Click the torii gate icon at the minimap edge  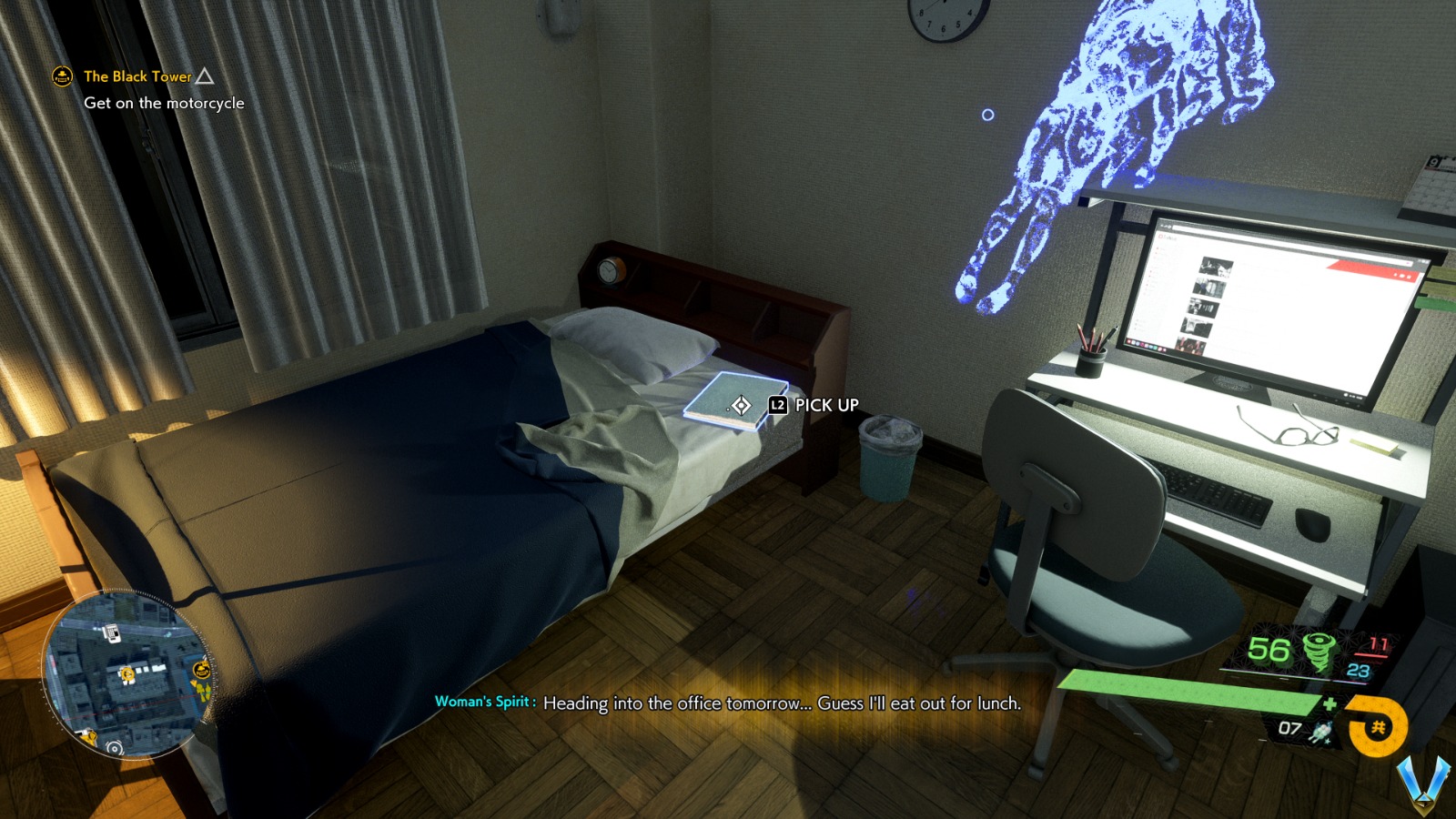pyautogui.click(x=89, y=736)
